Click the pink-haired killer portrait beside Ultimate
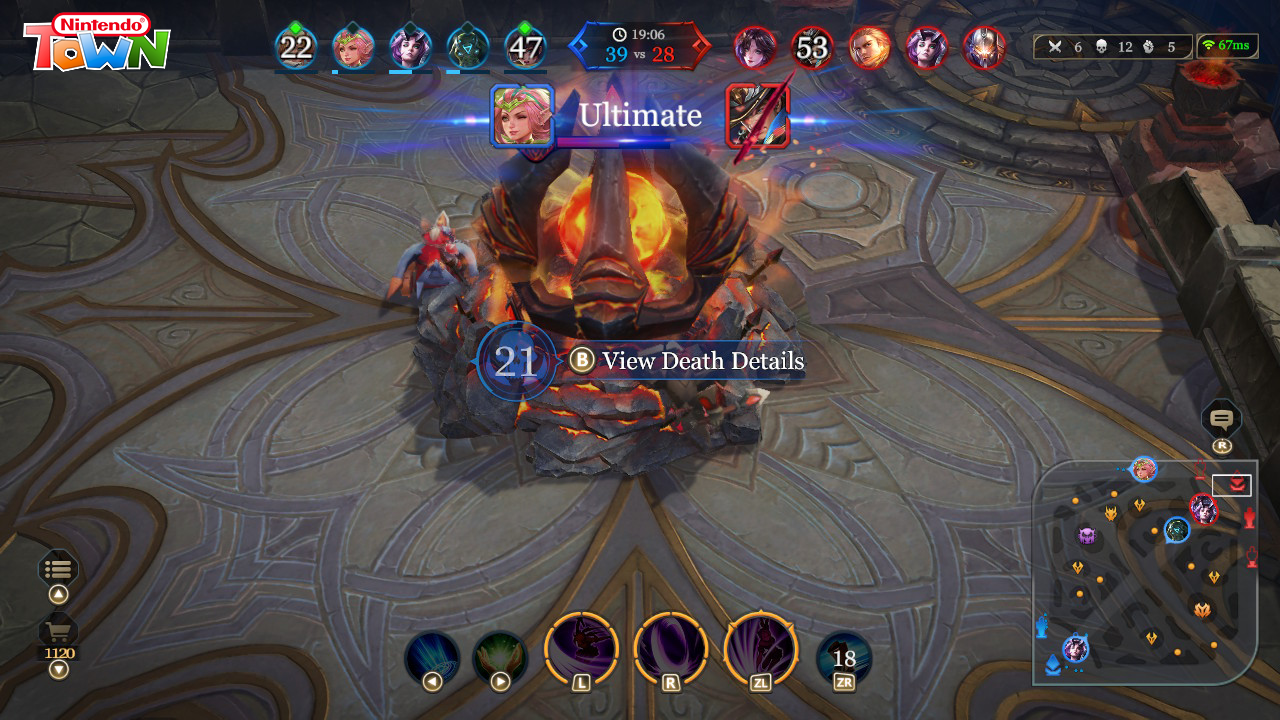Image resolution: width=1280 pixels, height=720 pixels. [522, 115]
